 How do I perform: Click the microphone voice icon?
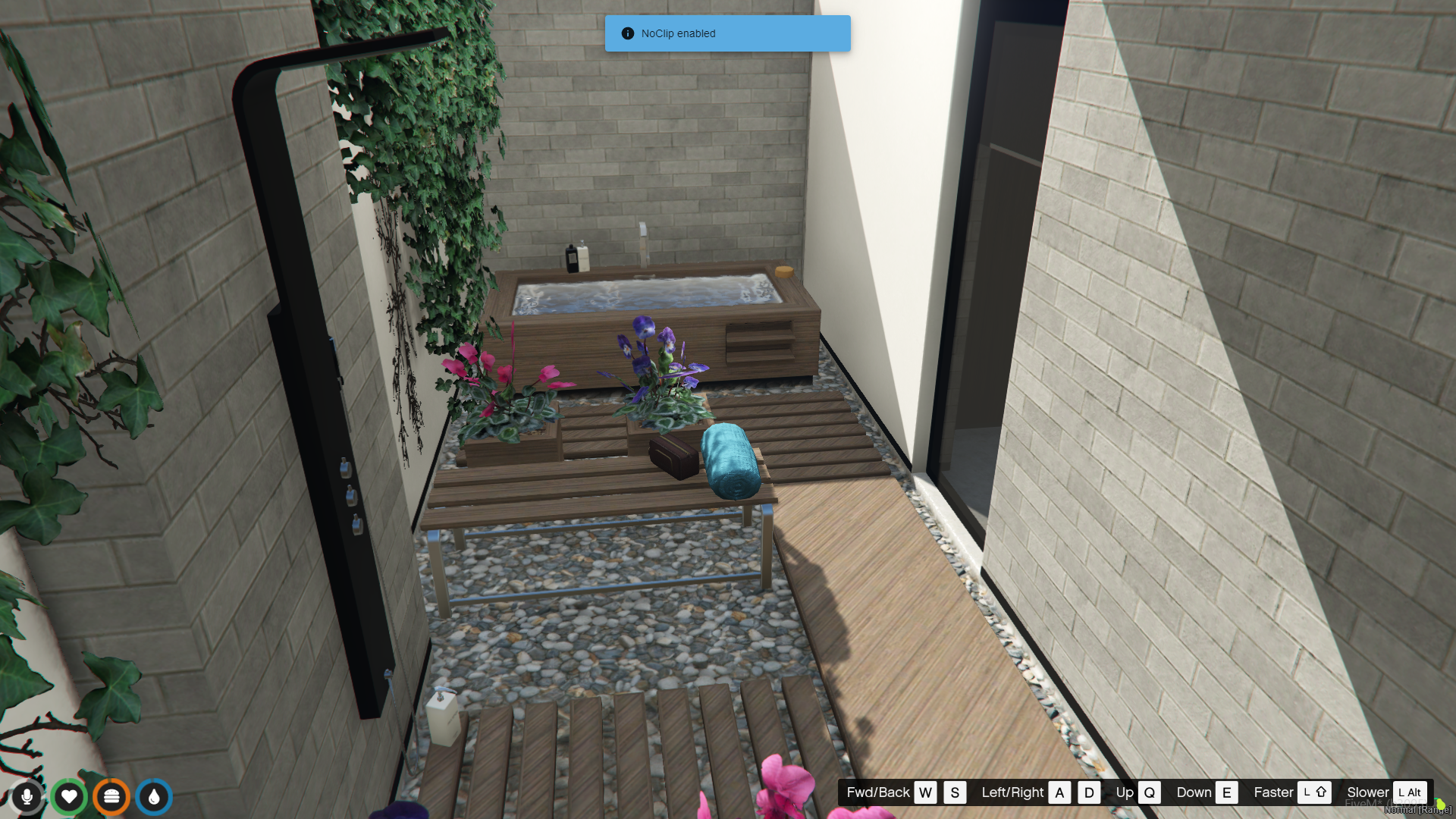tap(27, 796)
